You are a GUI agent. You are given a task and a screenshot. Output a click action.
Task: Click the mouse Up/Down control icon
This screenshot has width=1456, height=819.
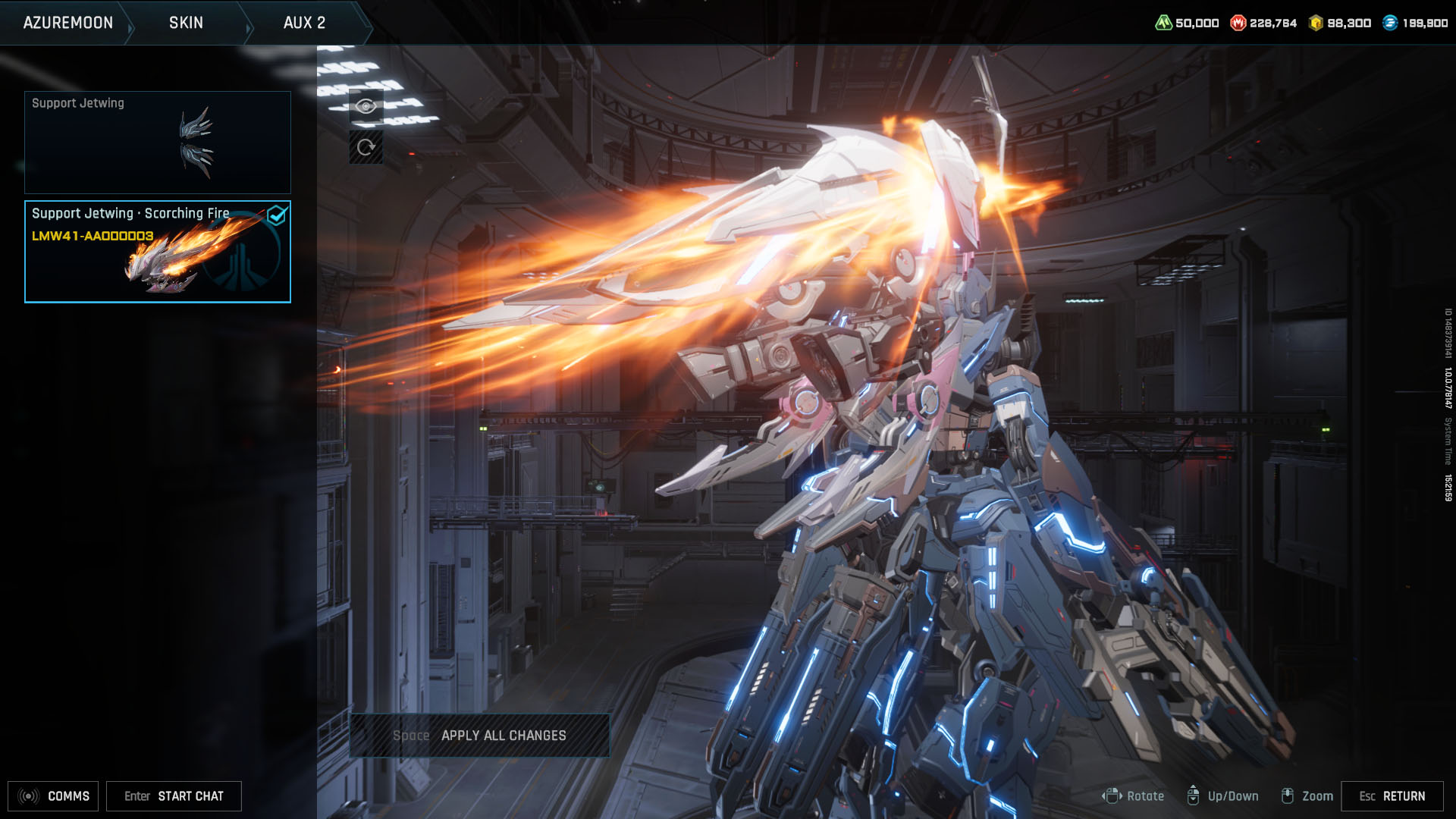tap(1195, 796)
